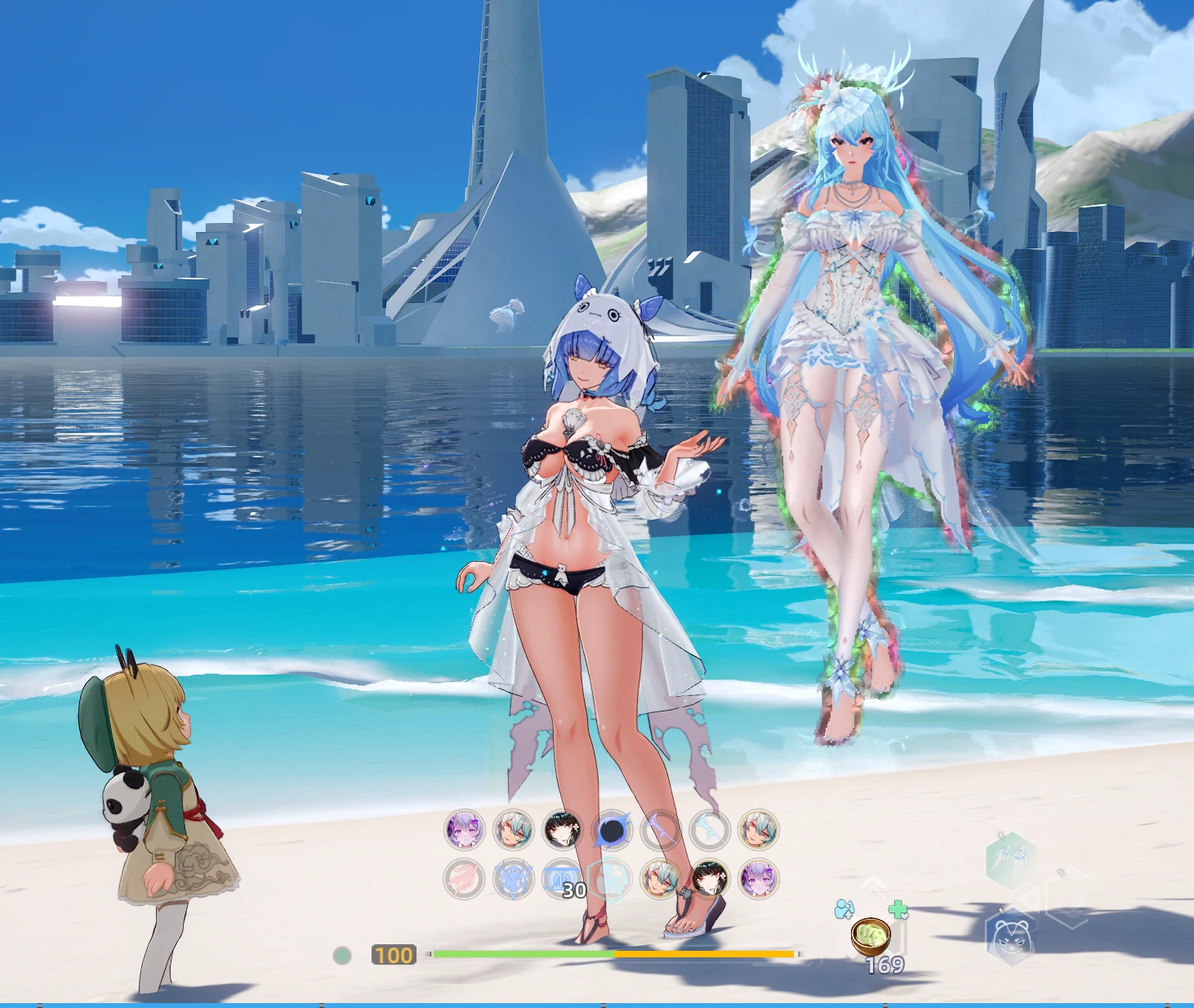The image size is (1194, 1008).
Task: Click the pale blue scythe skill icon
Action: [709, 831]
